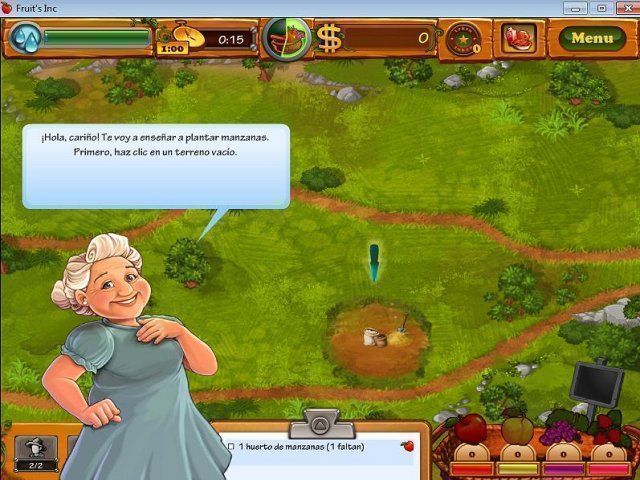This screenshot has height=480, width=640.
Task: Open the star medal achievements icon
Action: click(462, 39)
